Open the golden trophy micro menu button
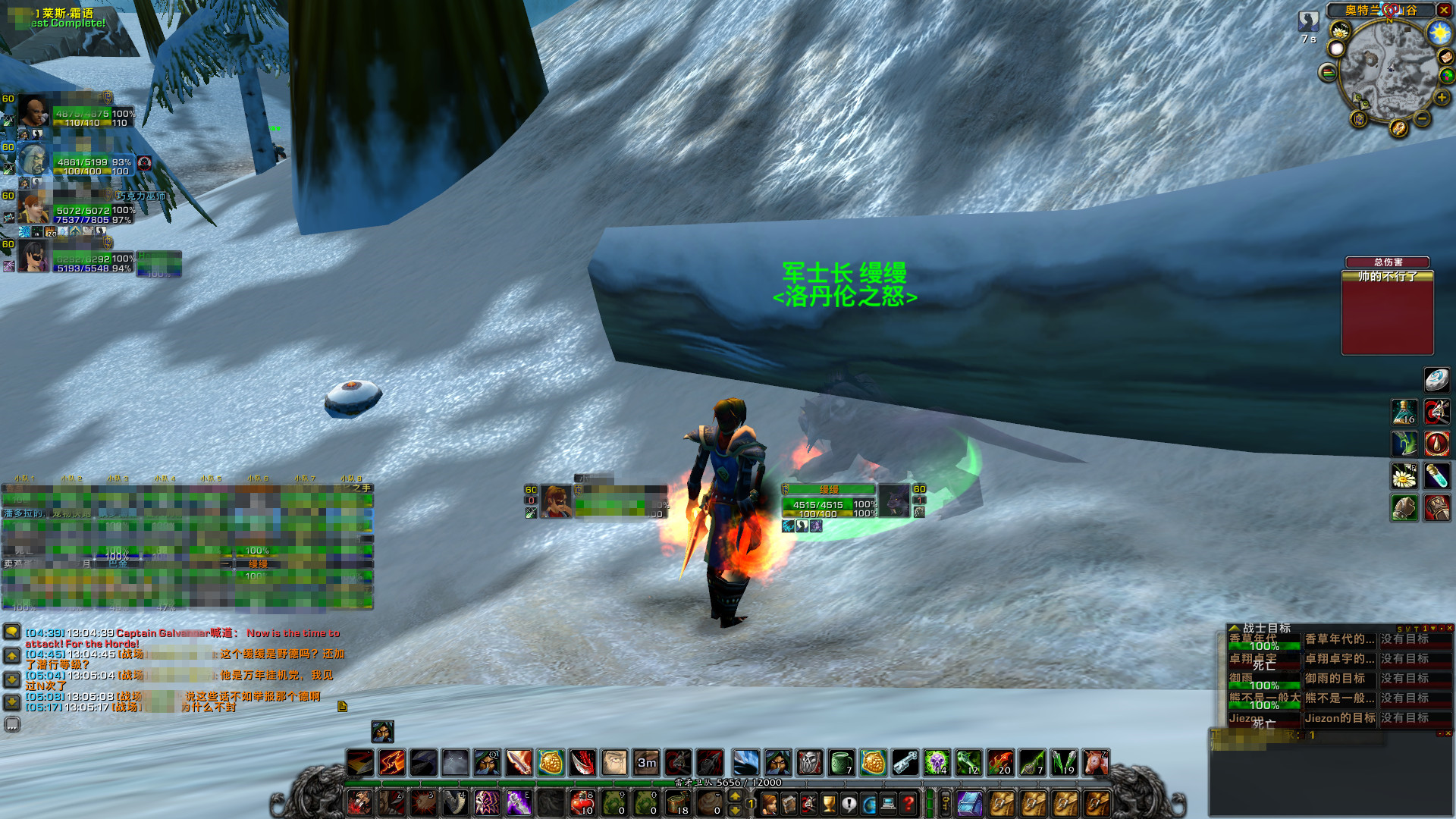 click(829, 803)
